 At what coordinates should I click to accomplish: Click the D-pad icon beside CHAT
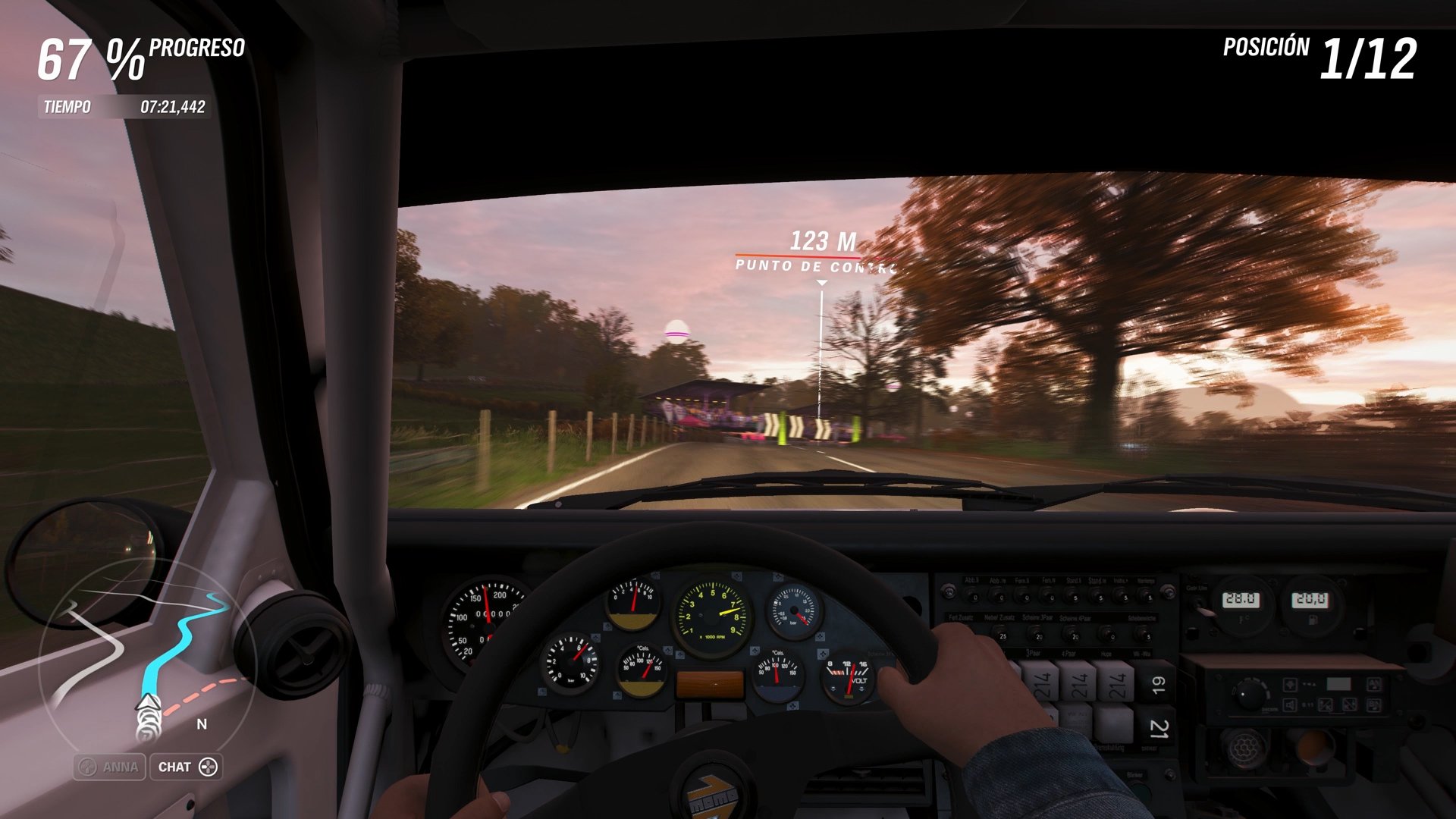point(208,767)
